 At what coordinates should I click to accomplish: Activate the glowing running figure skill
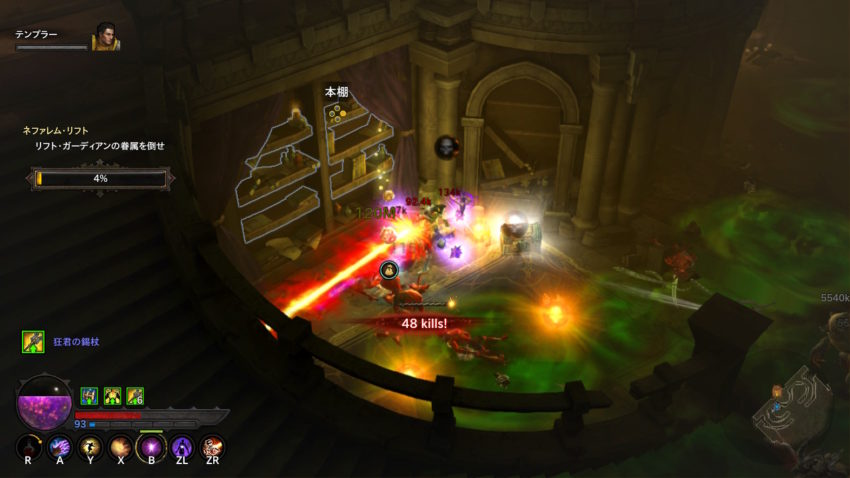90,447
